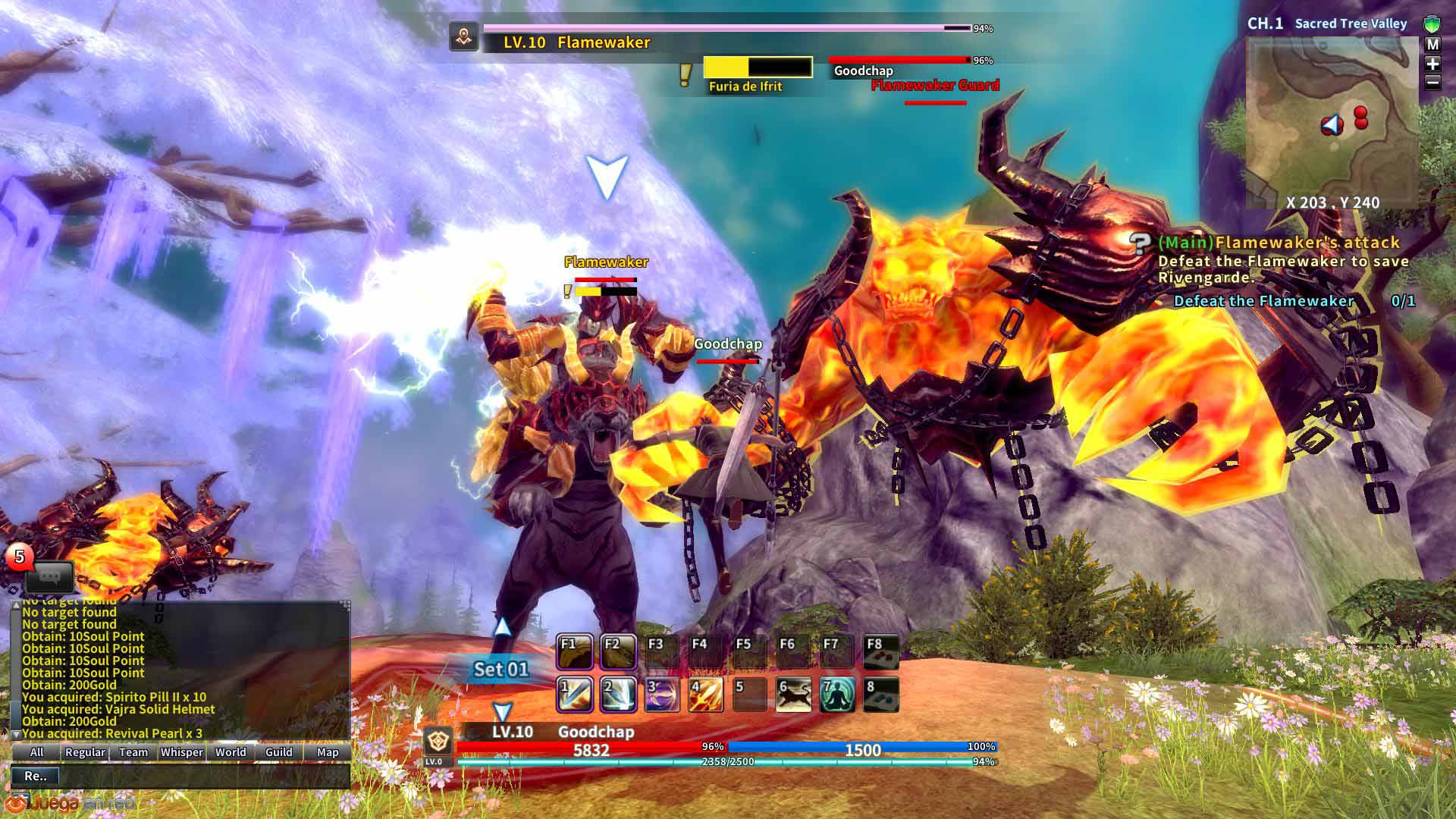Activate the meditation skill in slot 7
1456x819 pixels.
(837, 695)
